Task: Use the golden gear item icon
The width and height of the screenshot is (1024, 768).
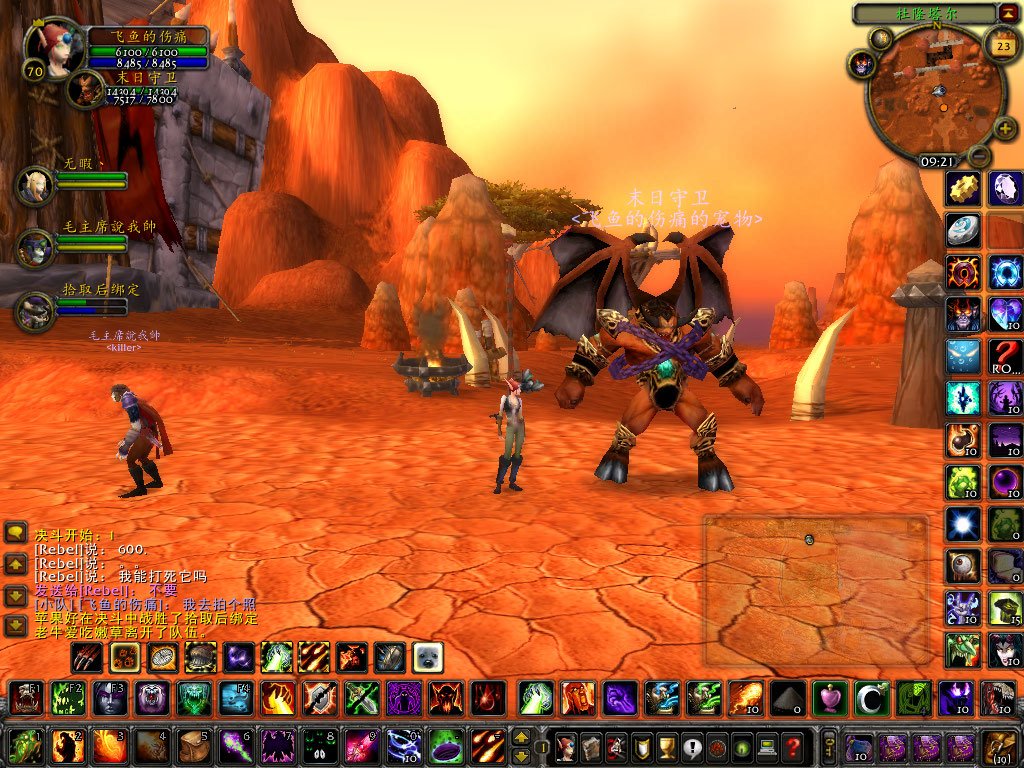Action: click(963, 188)
